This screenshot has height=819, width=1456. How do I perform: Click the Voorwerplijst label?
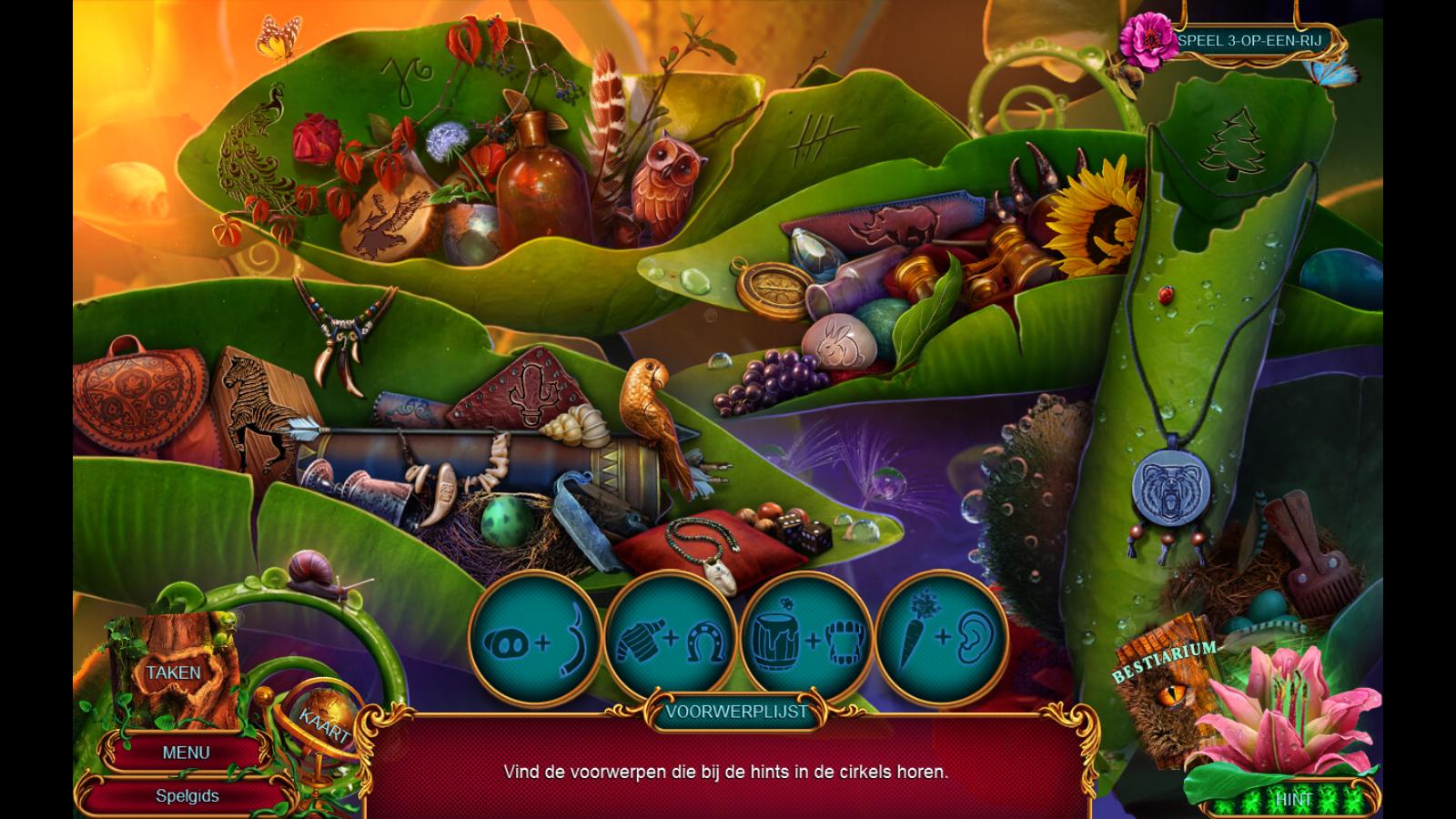(736, 712)
